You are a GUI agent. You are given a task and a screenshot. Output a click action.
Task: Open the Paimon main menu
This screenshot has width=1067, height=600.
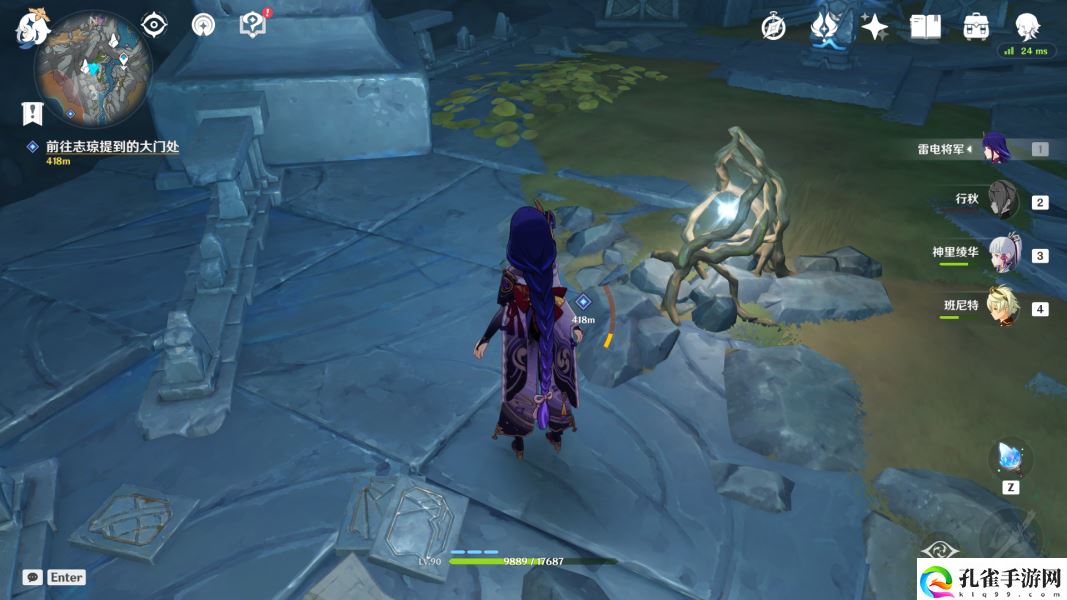(x=31, y=27)
